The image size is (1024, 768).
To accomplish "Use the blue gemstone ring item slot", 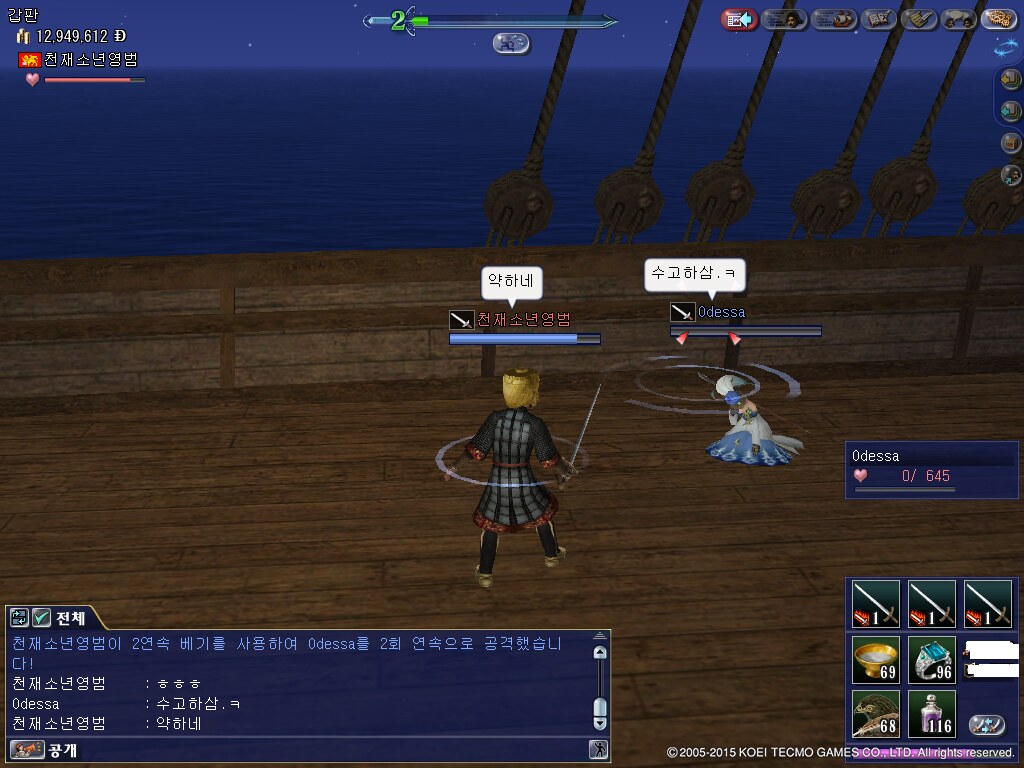I will [932, 660].
